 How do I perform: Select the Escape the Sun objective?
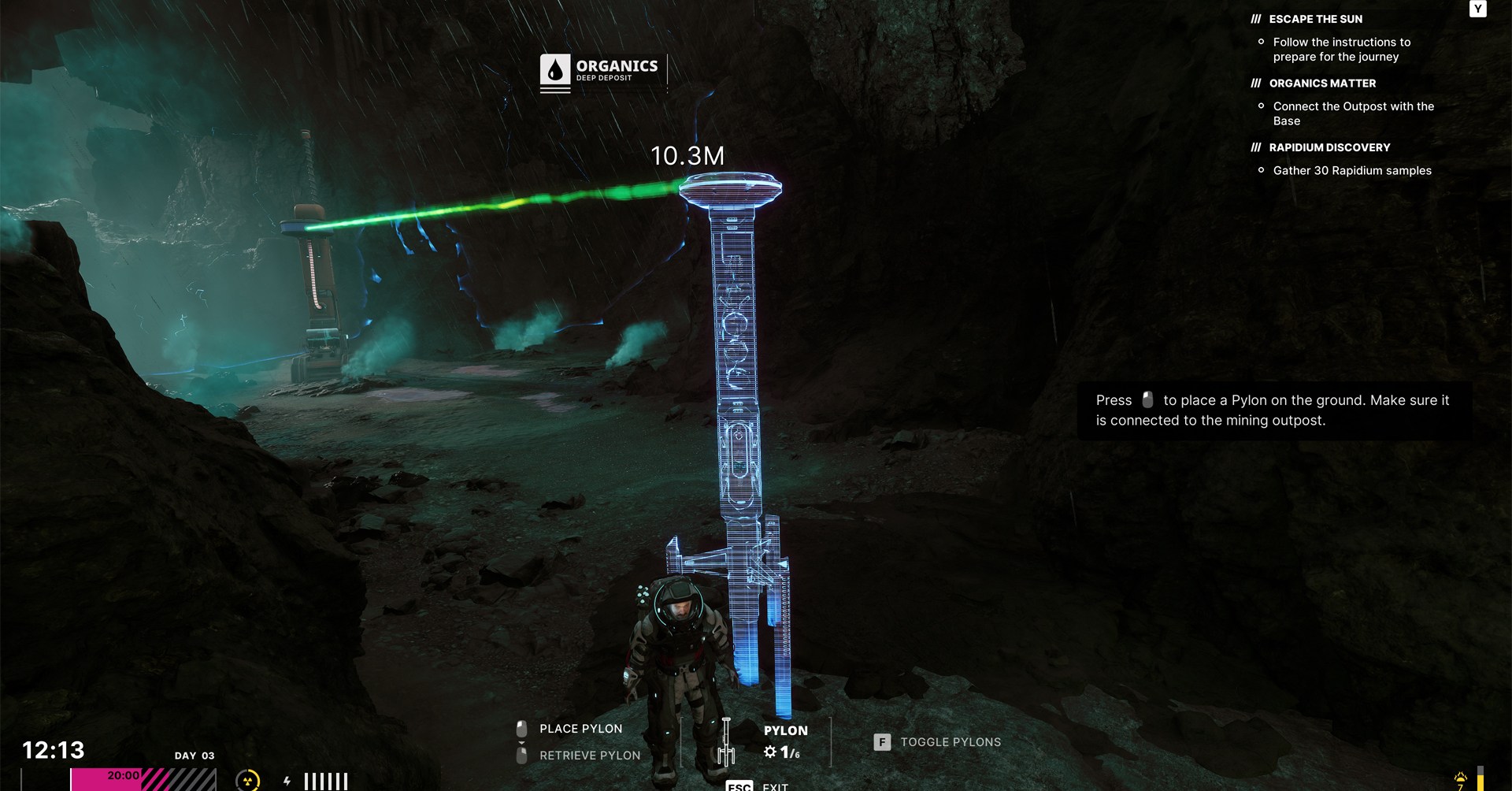tap(1315, 19)
